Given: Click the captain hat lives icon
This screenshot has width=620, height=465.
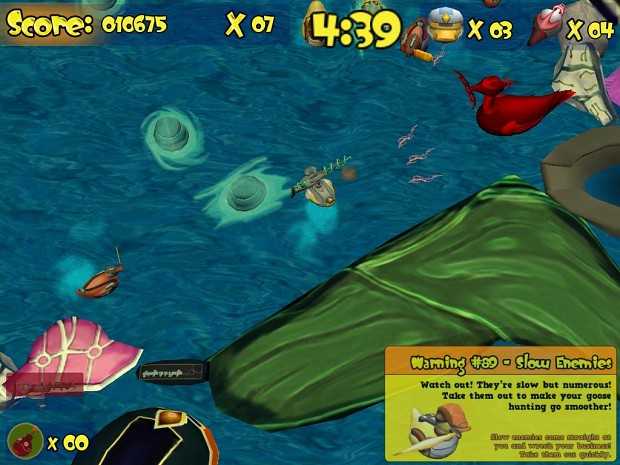Looking at the screenshot, I should point(443,24).
